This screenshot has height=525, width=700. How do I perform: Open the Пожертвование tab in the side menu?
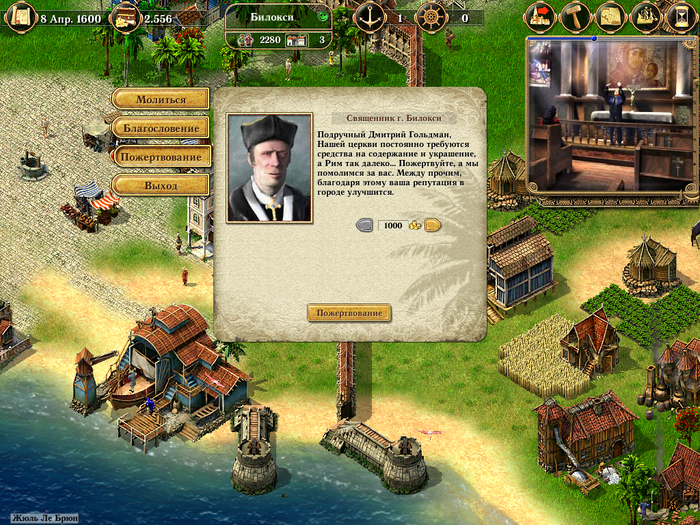161,157
